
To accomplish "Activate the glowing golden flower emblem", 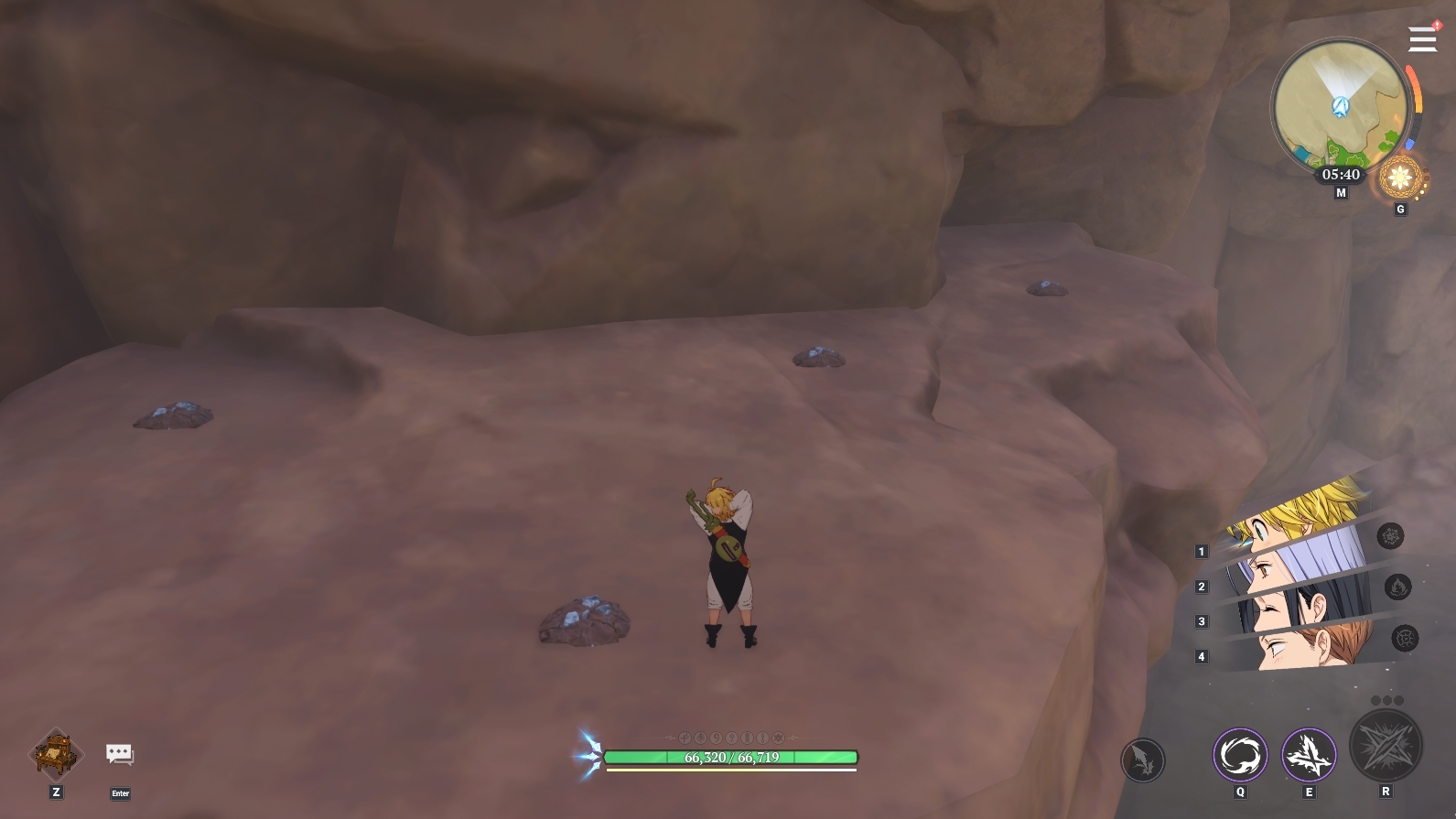I will tap(1400, 177).
